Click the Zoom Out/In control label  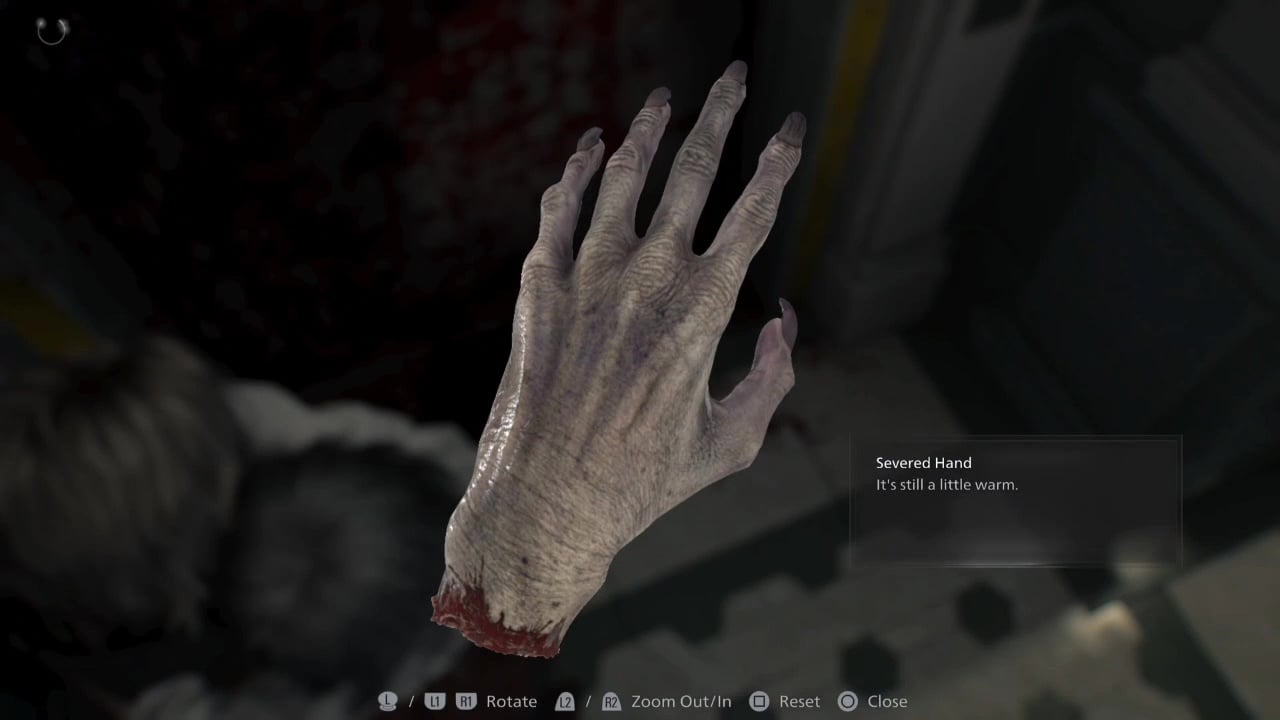[683, 701]
